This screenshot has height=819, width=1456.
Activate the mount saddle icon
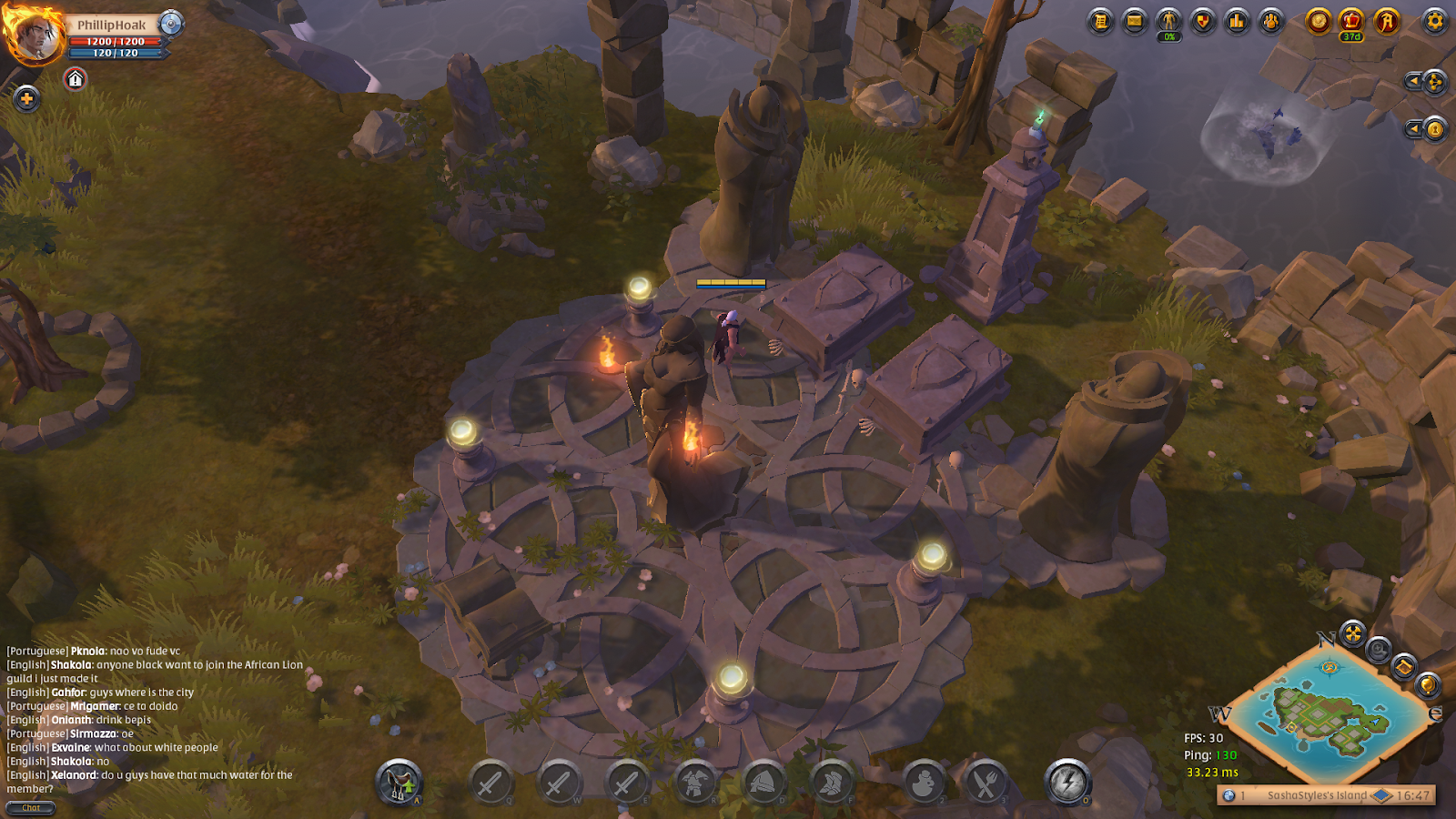tap(399, 782)
